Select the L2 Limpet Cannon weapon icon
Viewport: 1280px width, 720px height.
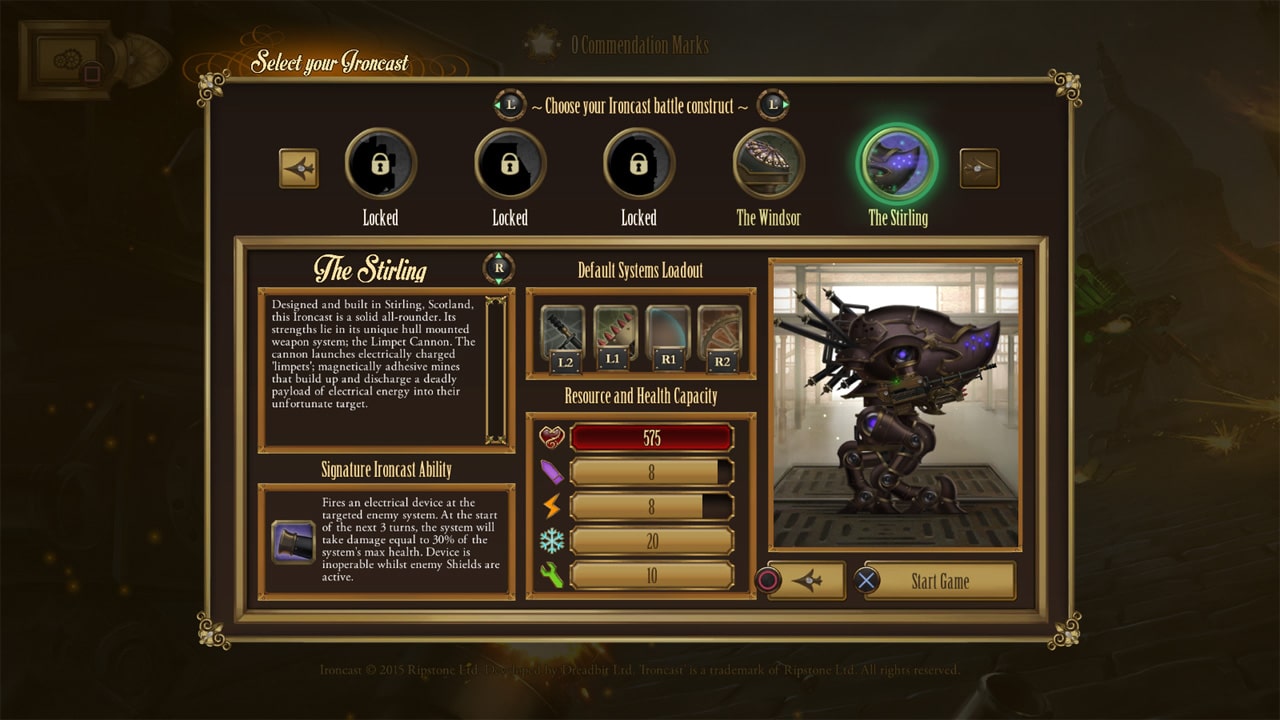click(561, 330)
